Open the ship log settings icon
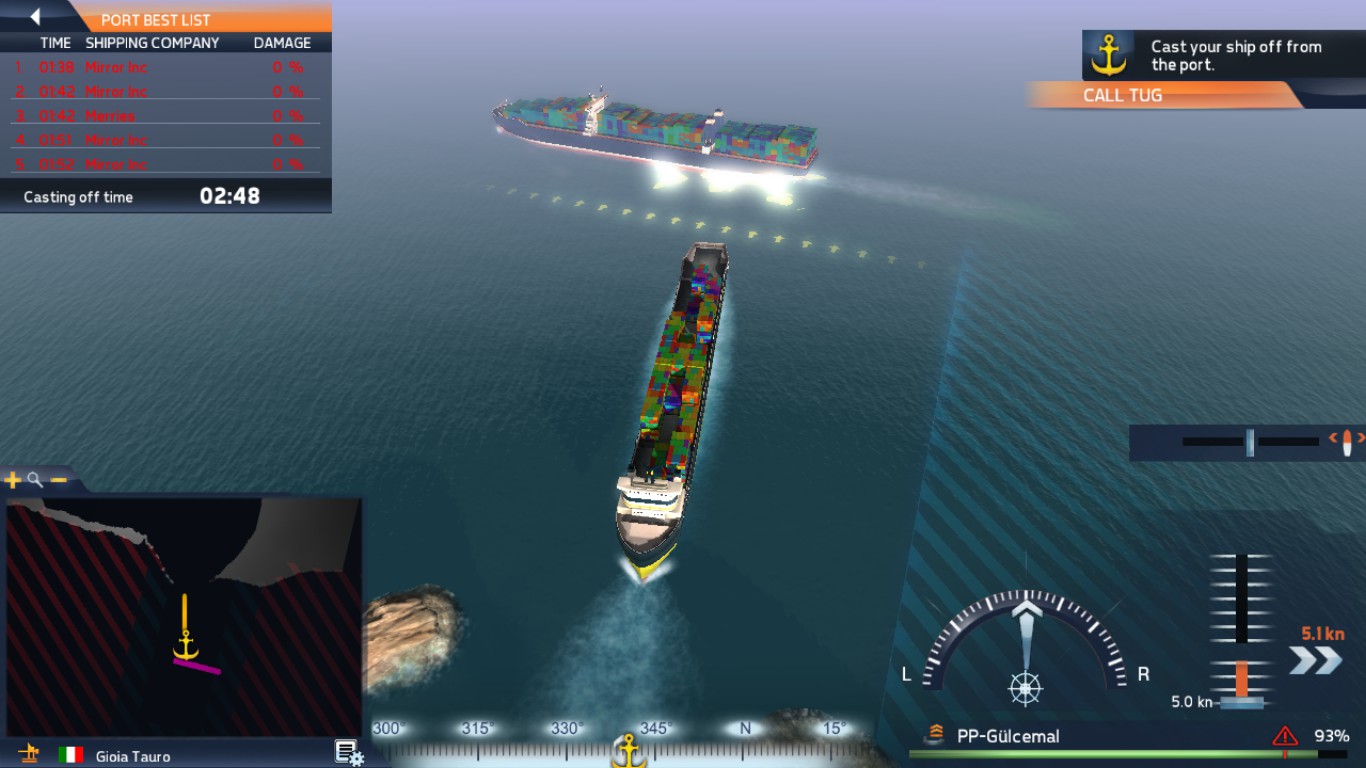The width and height of the screenshot is (1366, 768). coord(345,749)
